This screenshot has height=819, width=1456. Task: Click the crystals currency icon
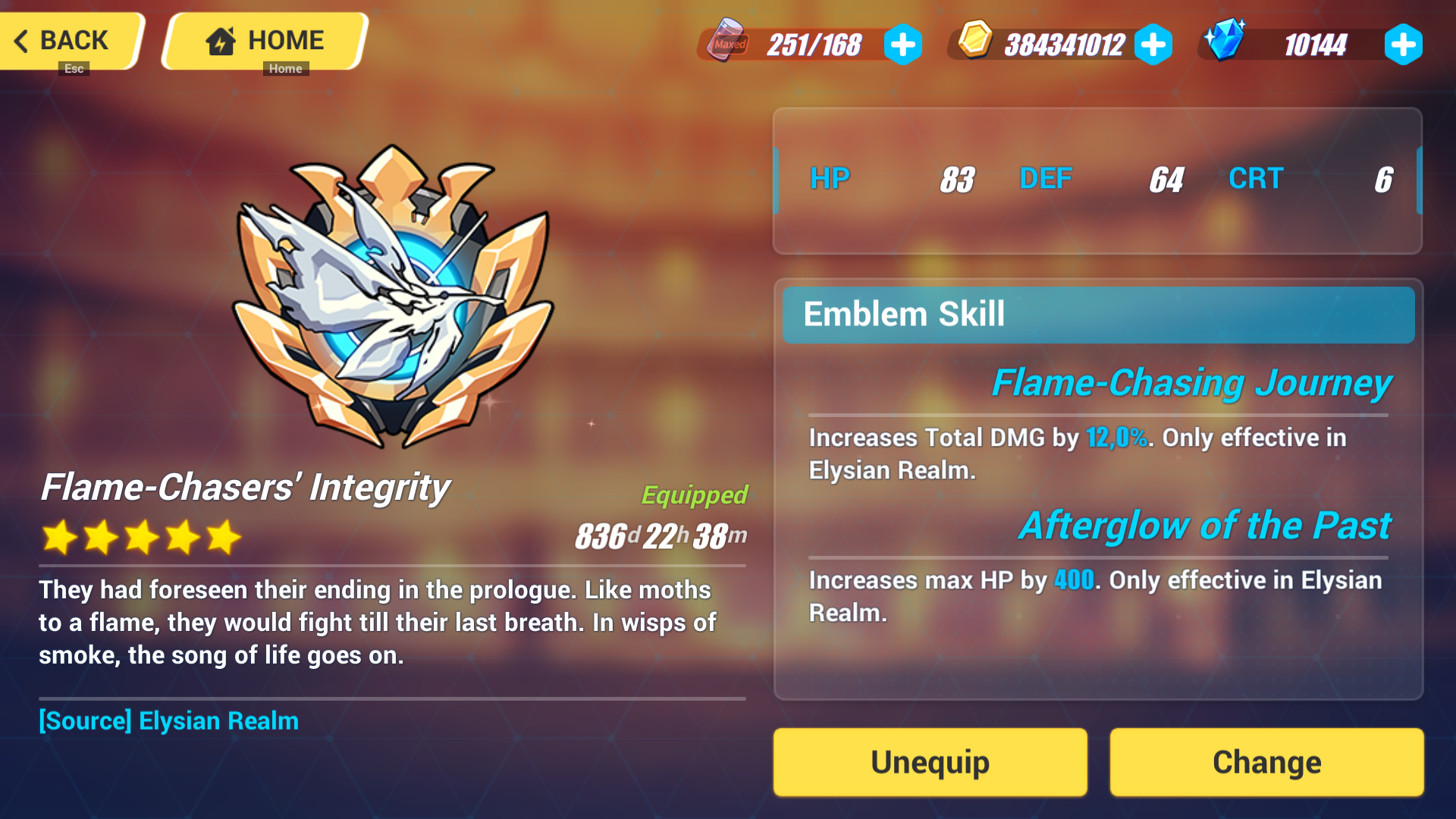tap(1226, 42)
